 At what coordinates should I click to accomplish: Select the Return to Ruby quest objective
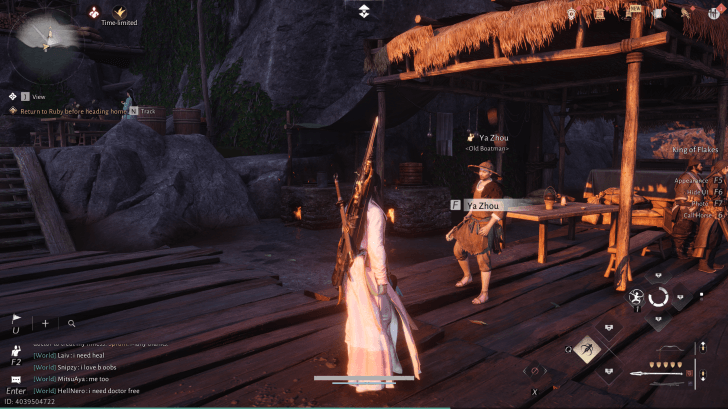(66, 110)
